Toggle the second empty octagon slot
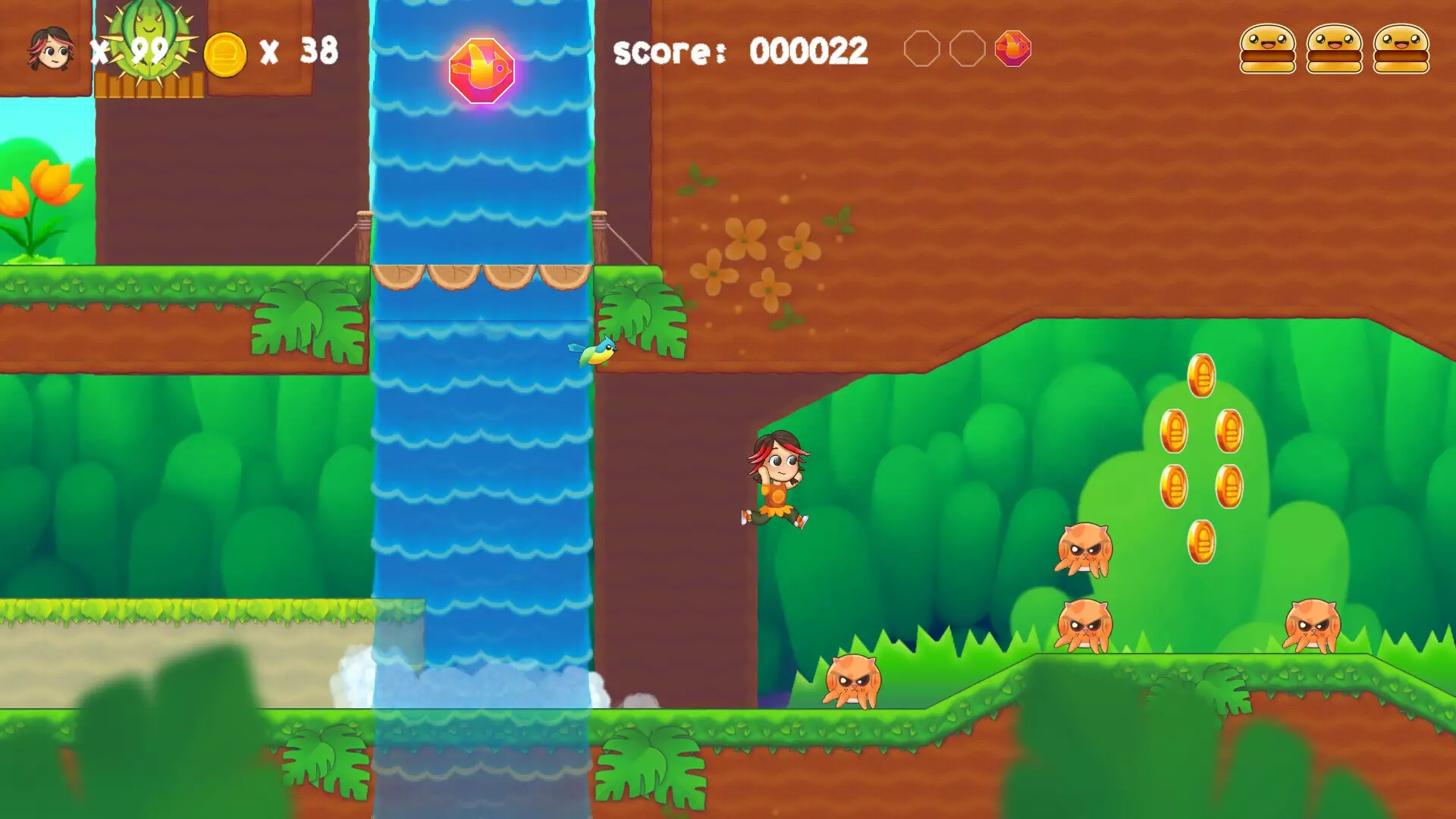The height and width of the screenshot is (819, 1456). tap(968, 48)
